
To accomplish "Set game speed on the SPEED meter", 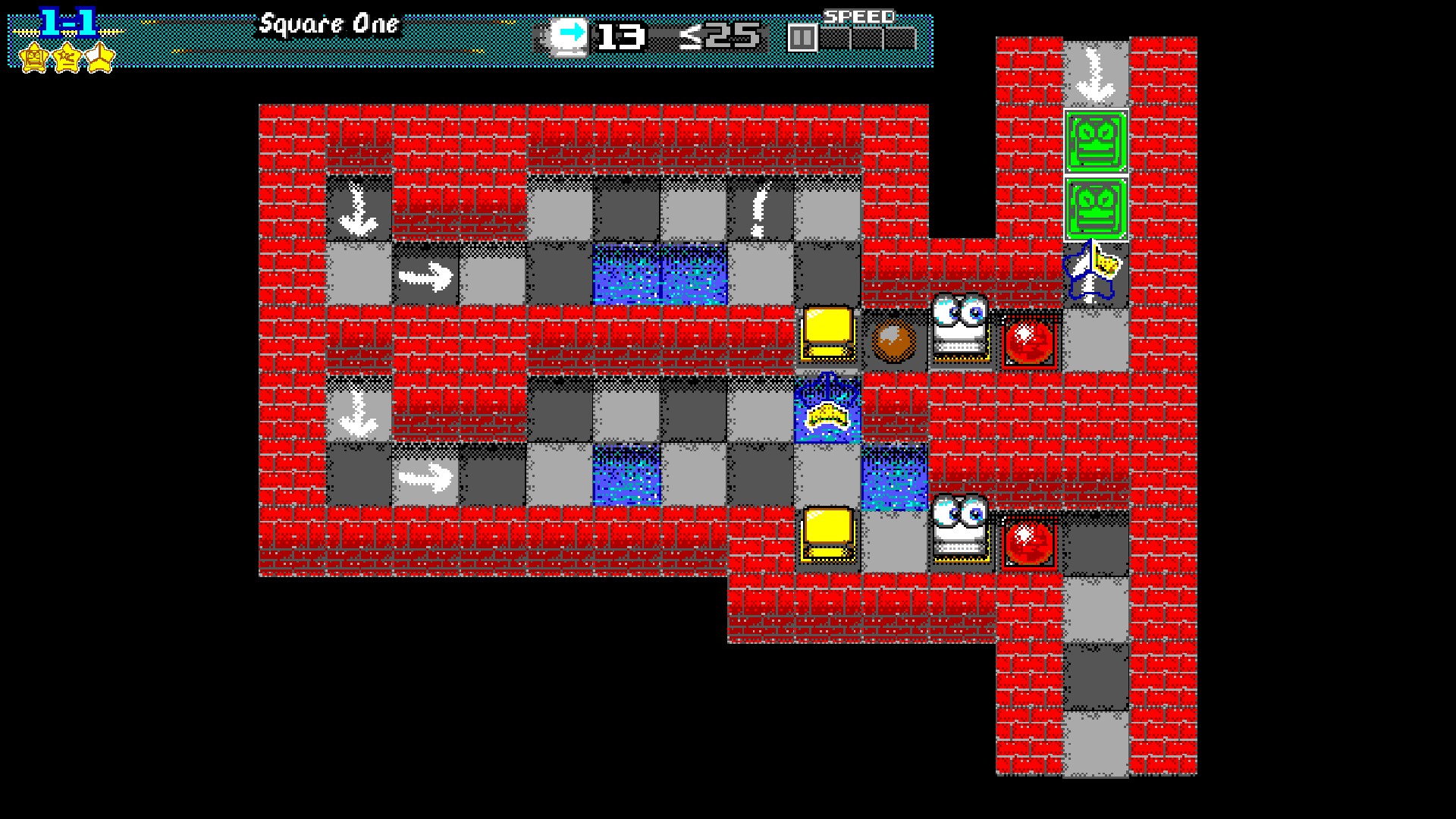I will (x=868, y=38).
